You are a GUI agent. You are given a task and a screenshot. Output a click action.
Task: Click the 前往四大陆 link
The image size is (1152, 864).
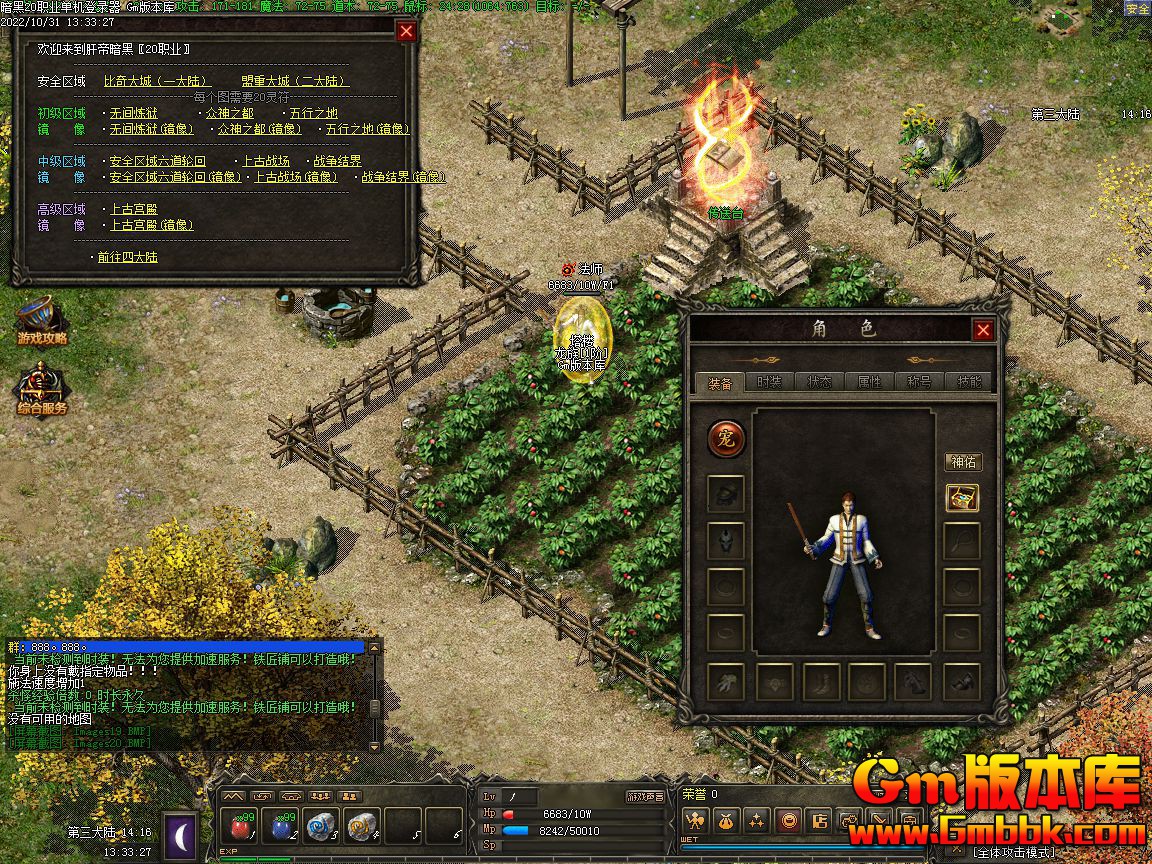[127, 257]
